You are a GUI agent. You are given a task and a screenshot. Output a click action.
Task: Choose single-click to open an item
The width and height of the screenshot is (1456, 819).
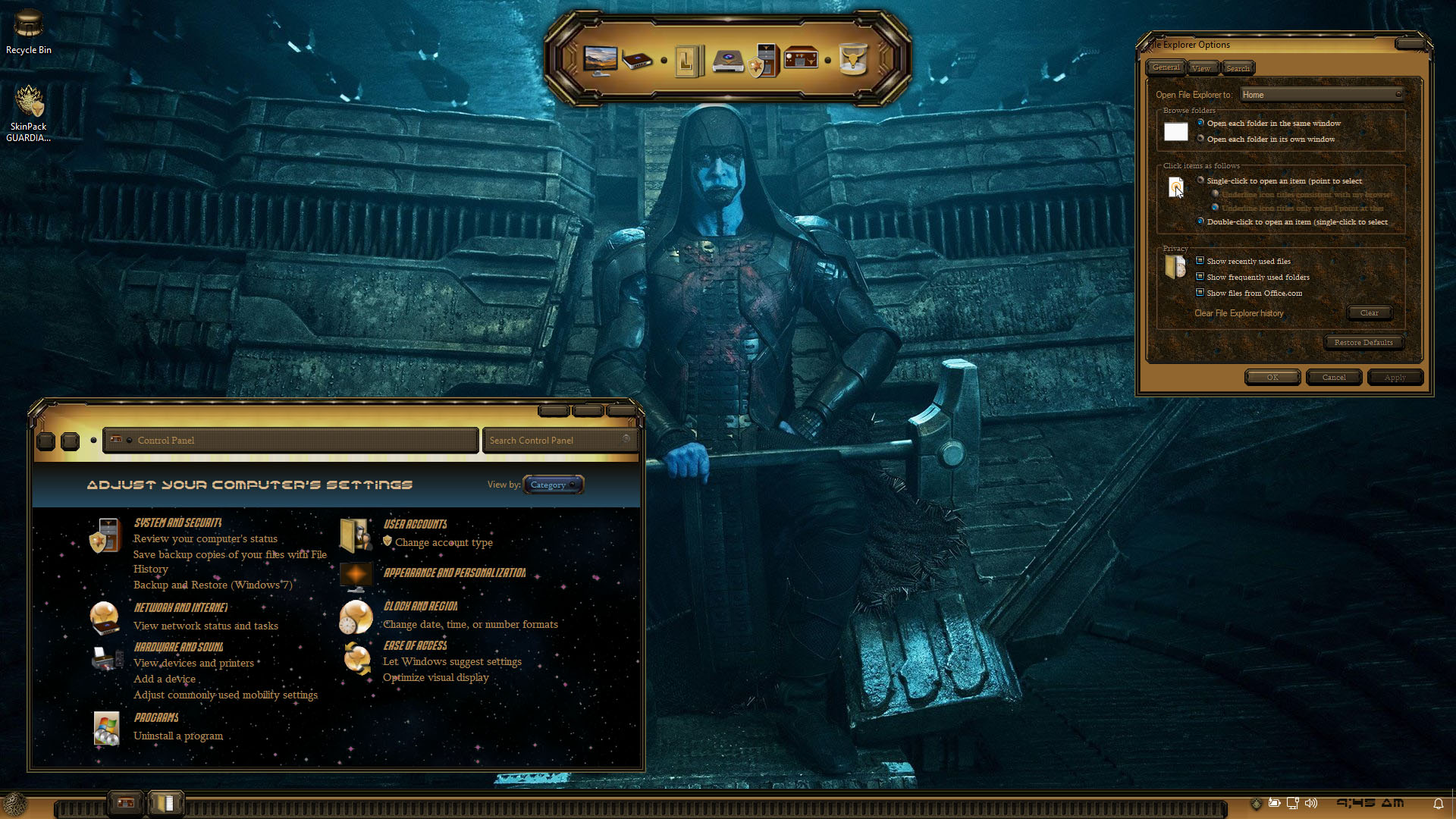[1201, 180]
